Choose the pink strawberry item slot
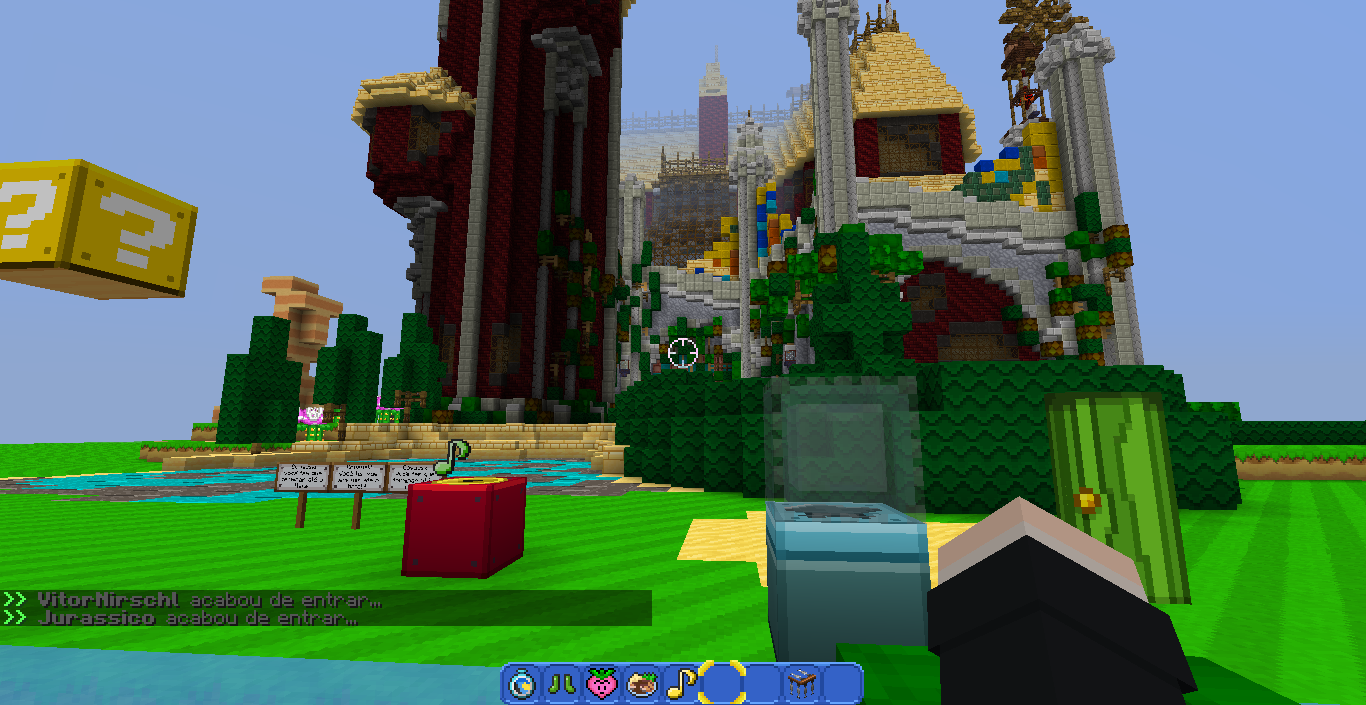 coord(601,684)
